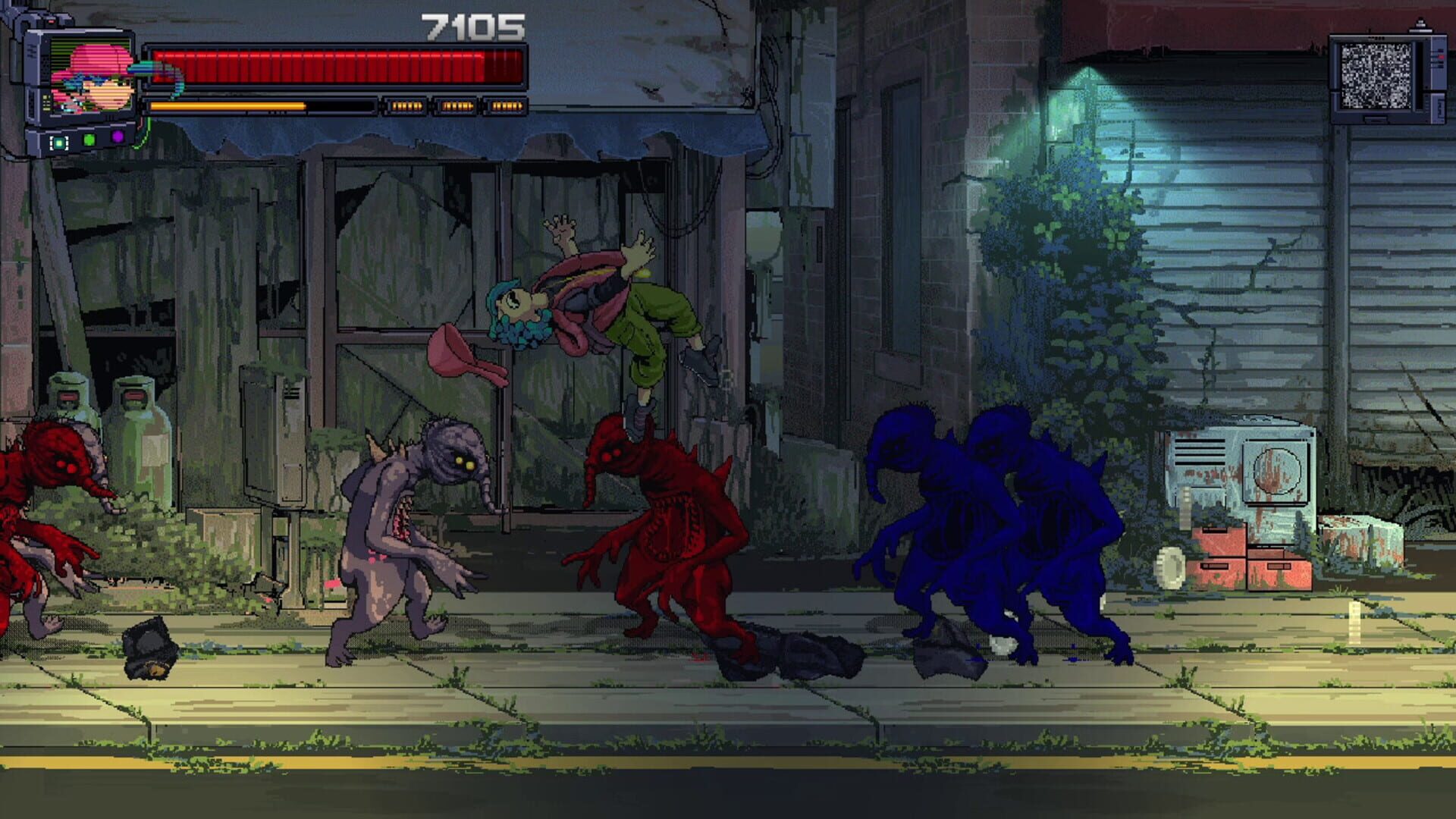Click the speaker grille below the TV screen
Image resolution: width=1456 pixels, height=819 pixels.
click(x=1375, y=118)
